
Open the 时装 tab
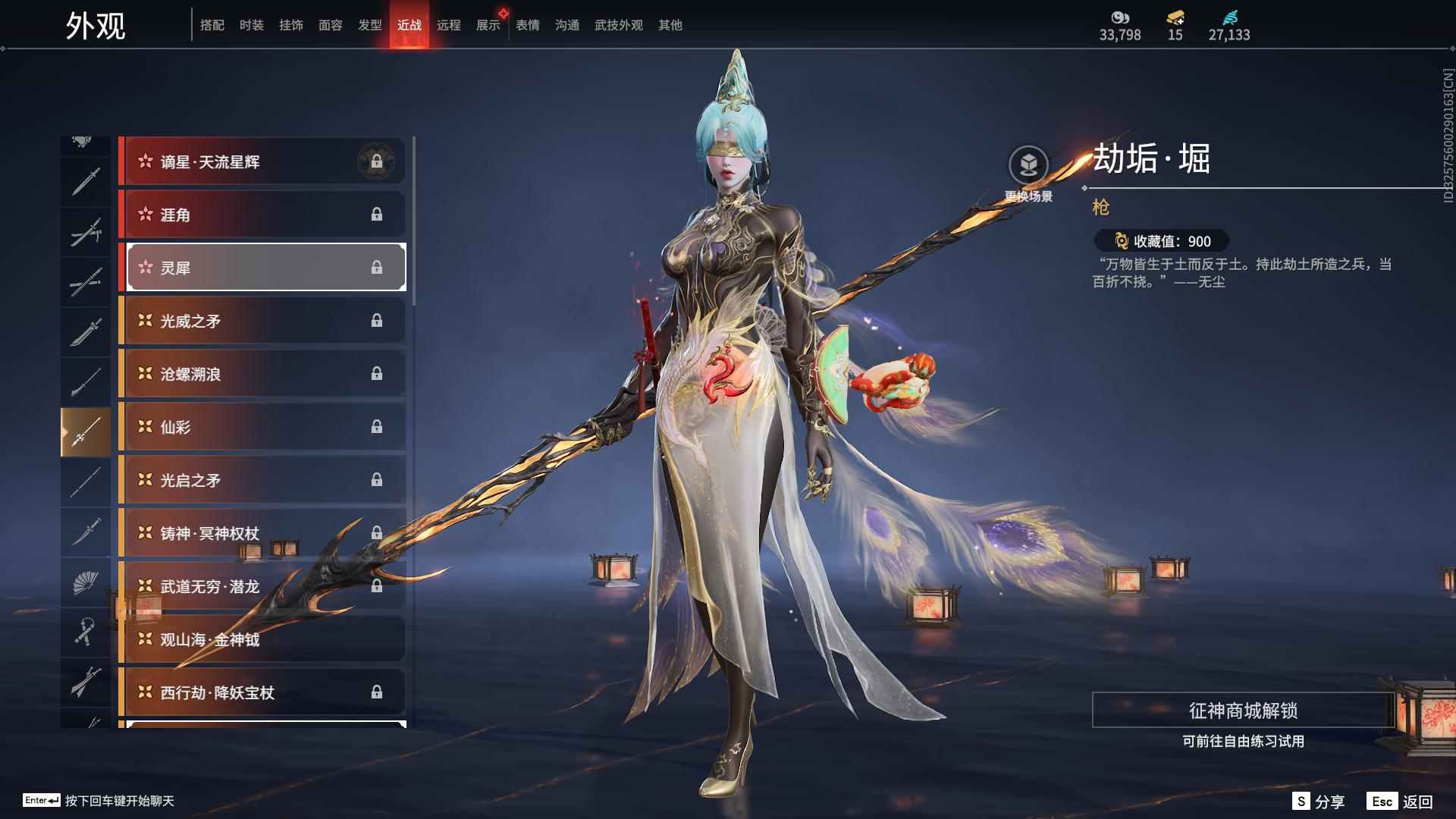coord(252,25)
